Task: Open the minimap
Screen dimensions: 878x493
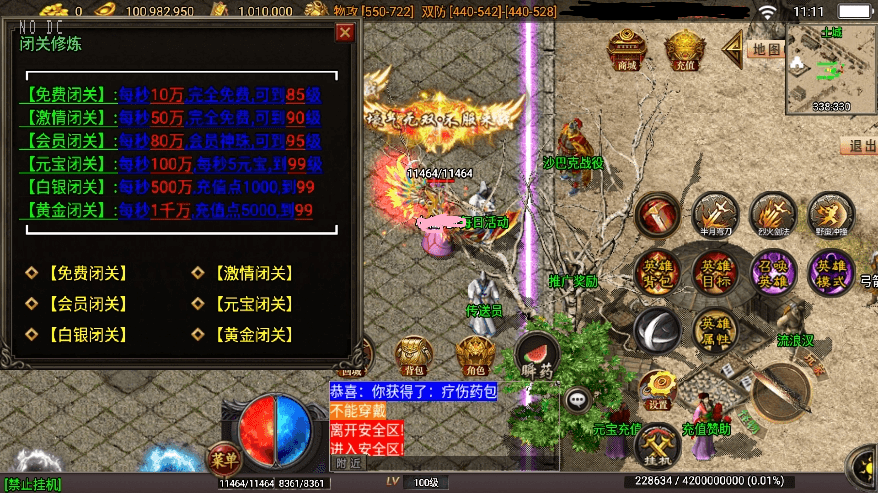Action: pyautogui.click(x=830, y=66)
